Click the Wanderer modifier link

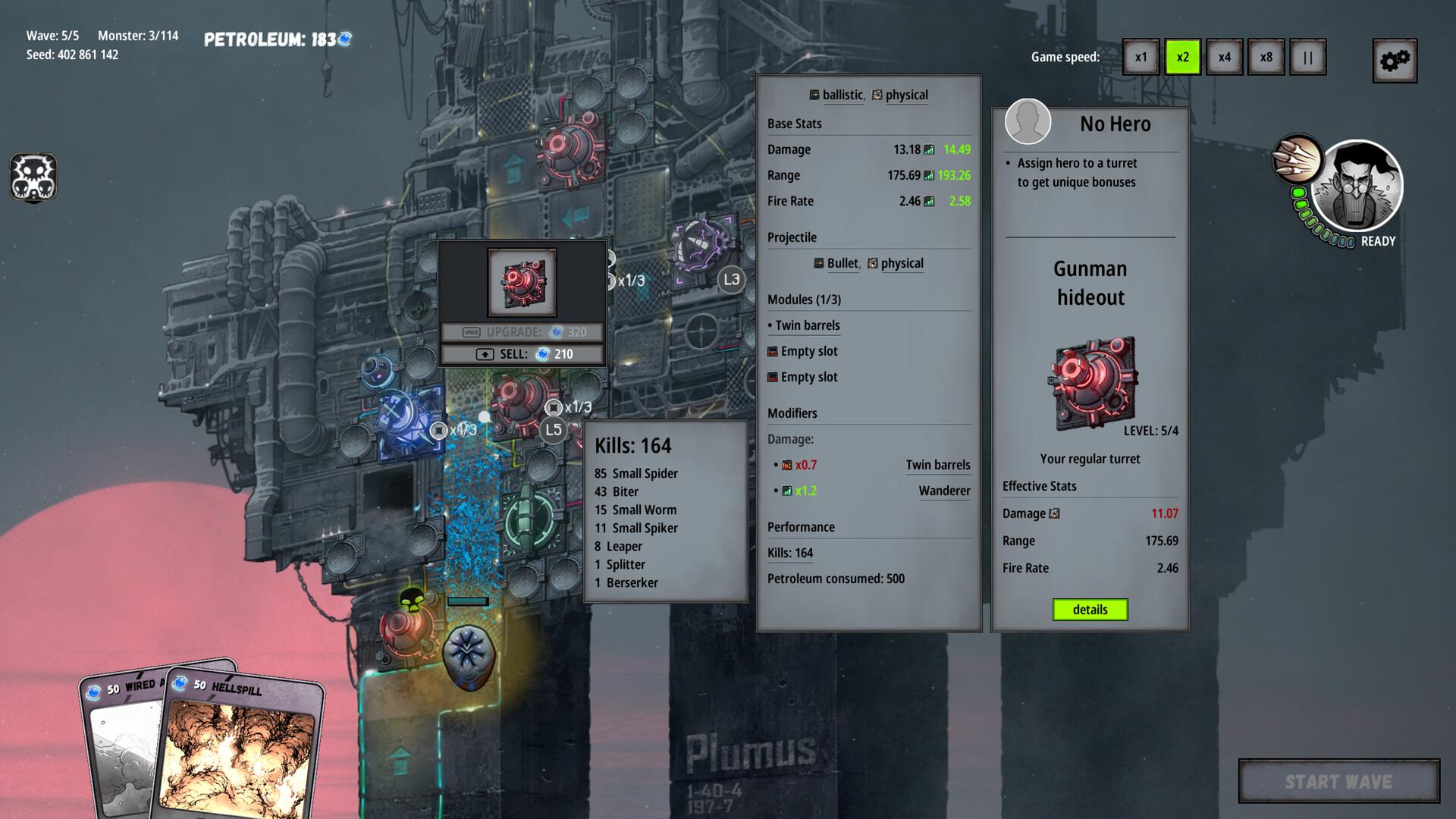click(x=944, y=491)
